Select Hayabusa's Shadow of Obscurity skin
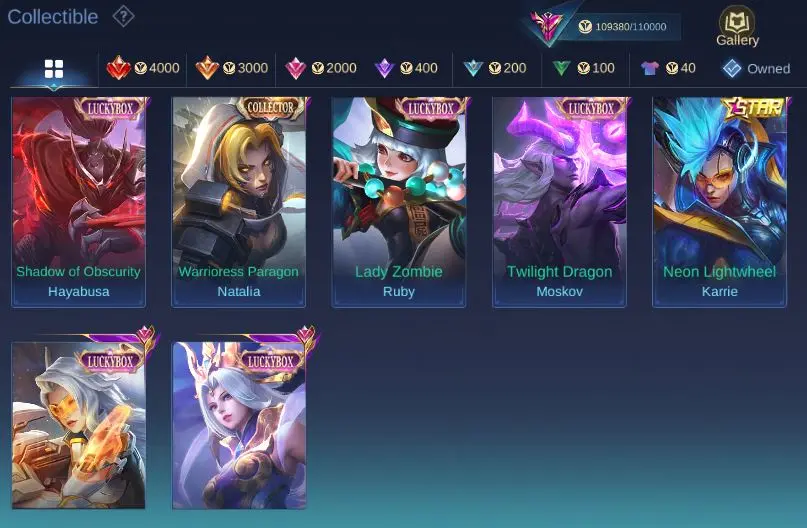807x528 pixels. (79, 201)
